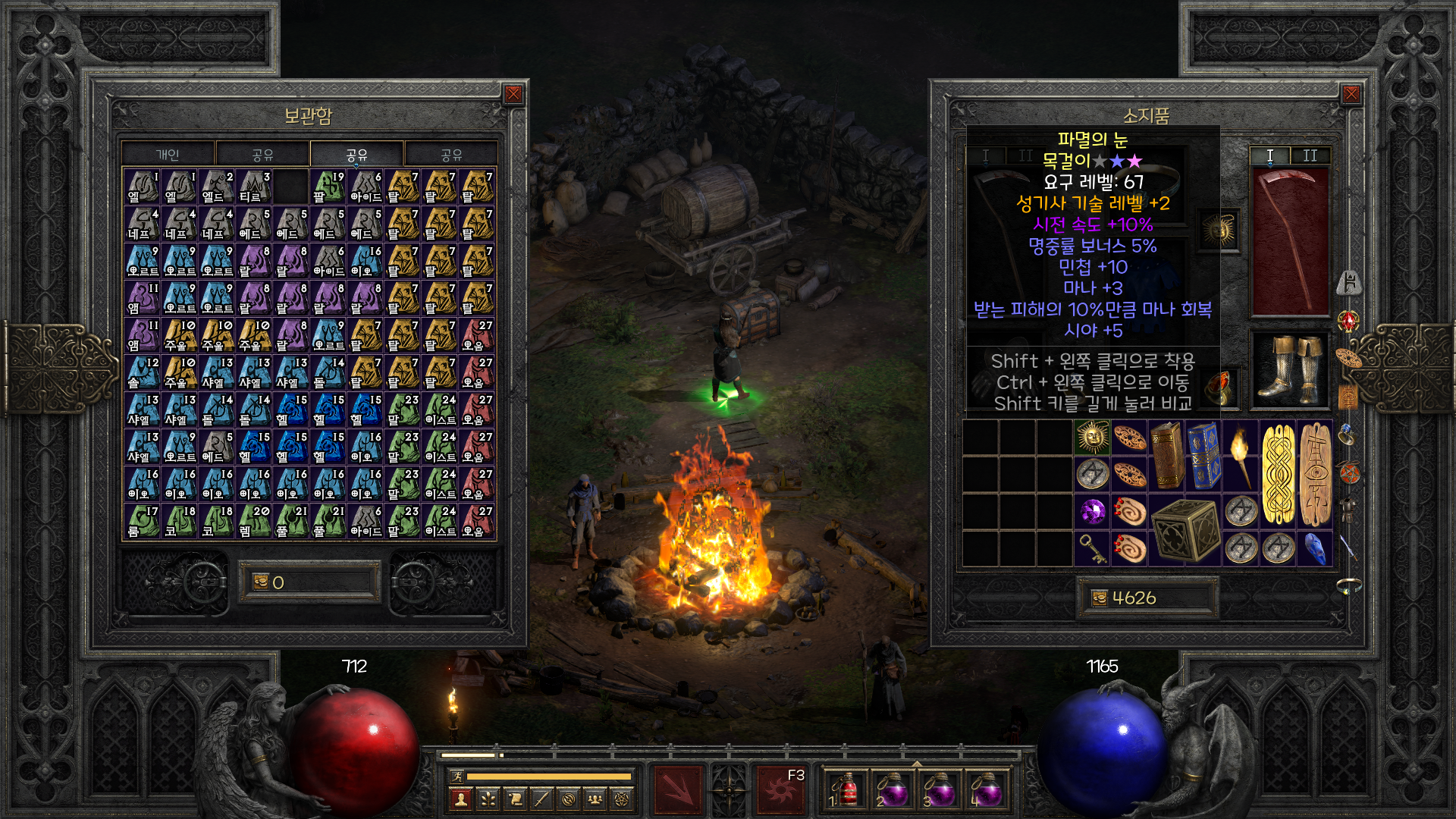Pick up the key in inventory
1456x819 pixels.
(x=1092, y=548)
